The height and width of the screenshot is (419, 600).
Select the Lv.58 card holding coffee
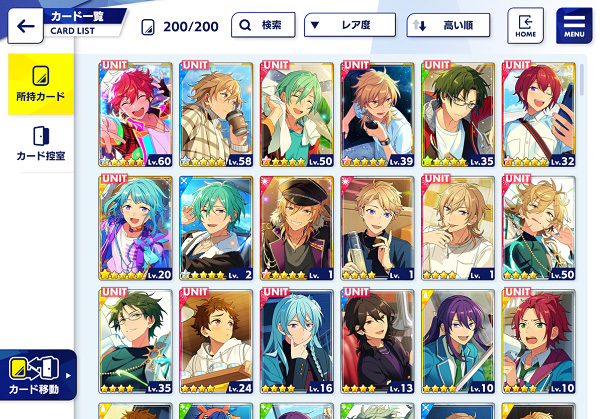pyautogui.click(x=216, y=113)
